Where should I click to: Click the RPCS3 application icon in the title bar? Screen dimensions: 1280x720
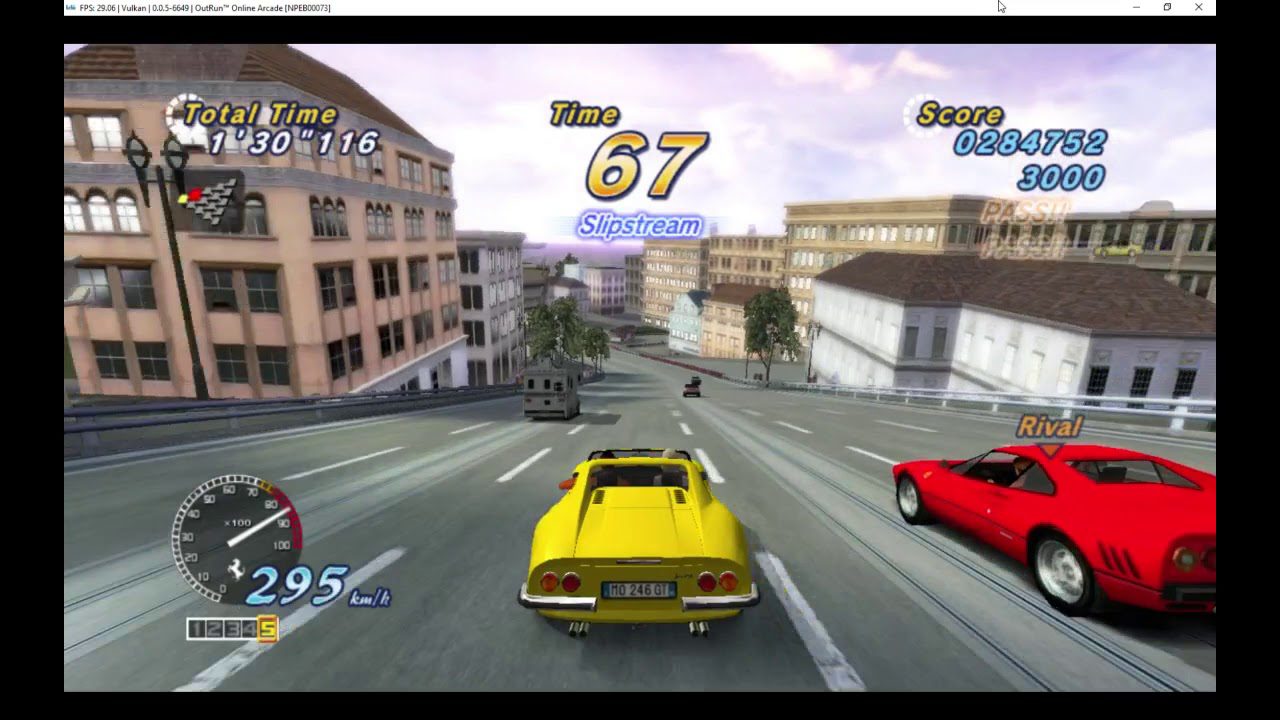pyautogui.click(x=69, y=7)
